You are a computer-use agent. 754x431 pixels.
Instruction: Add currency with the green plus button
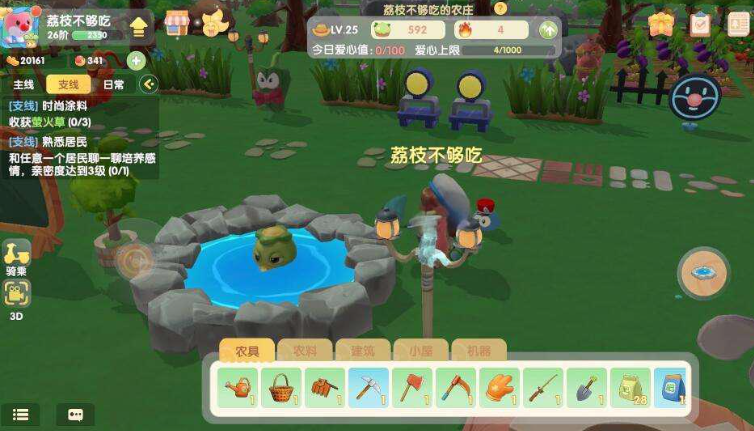pos(137,61)
